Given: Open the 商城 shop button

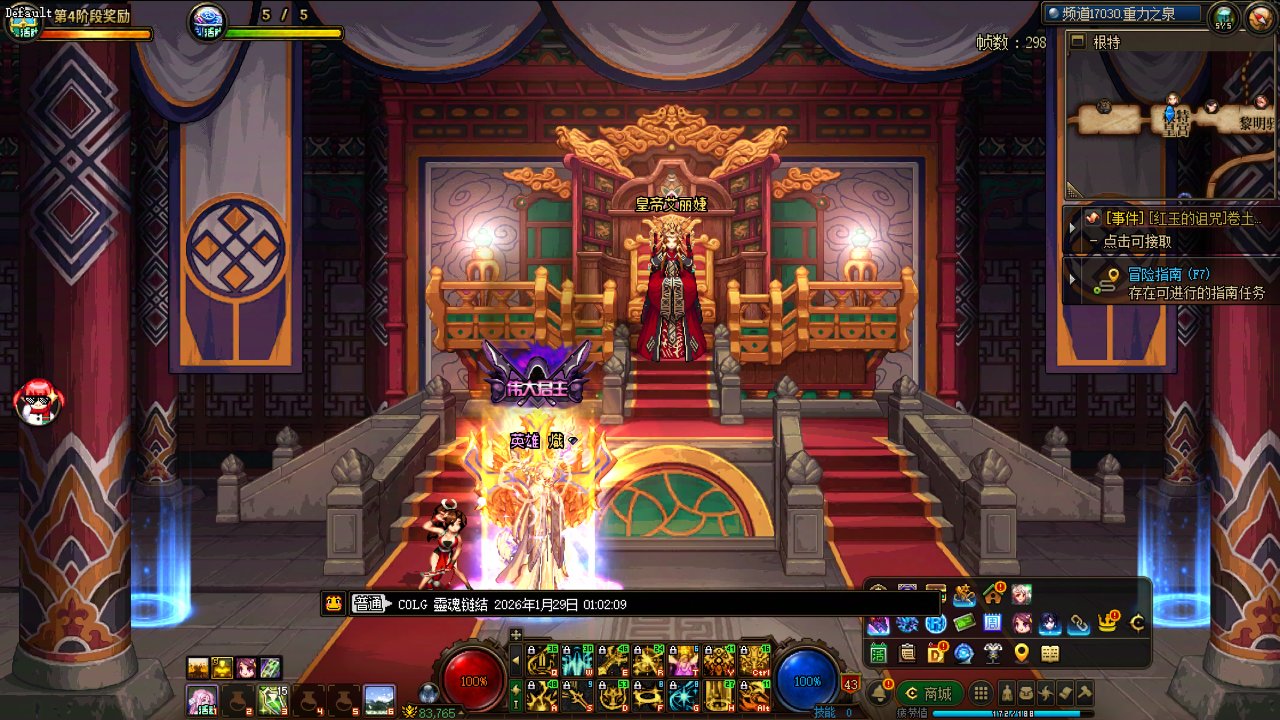Looking at the screenshot, I should pos(928,693).
